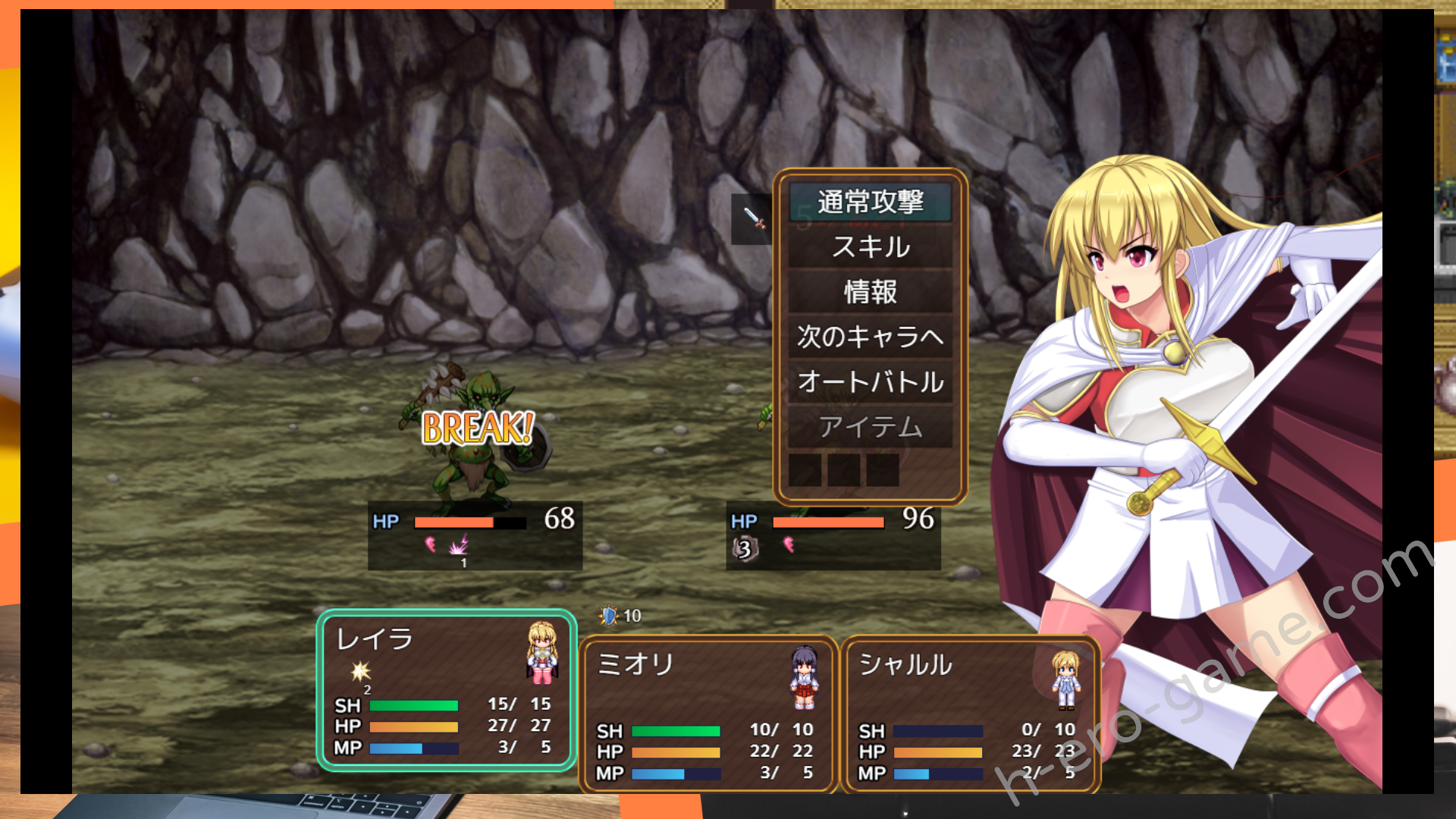Select シャルル's party status panel

tap(969, 714)
